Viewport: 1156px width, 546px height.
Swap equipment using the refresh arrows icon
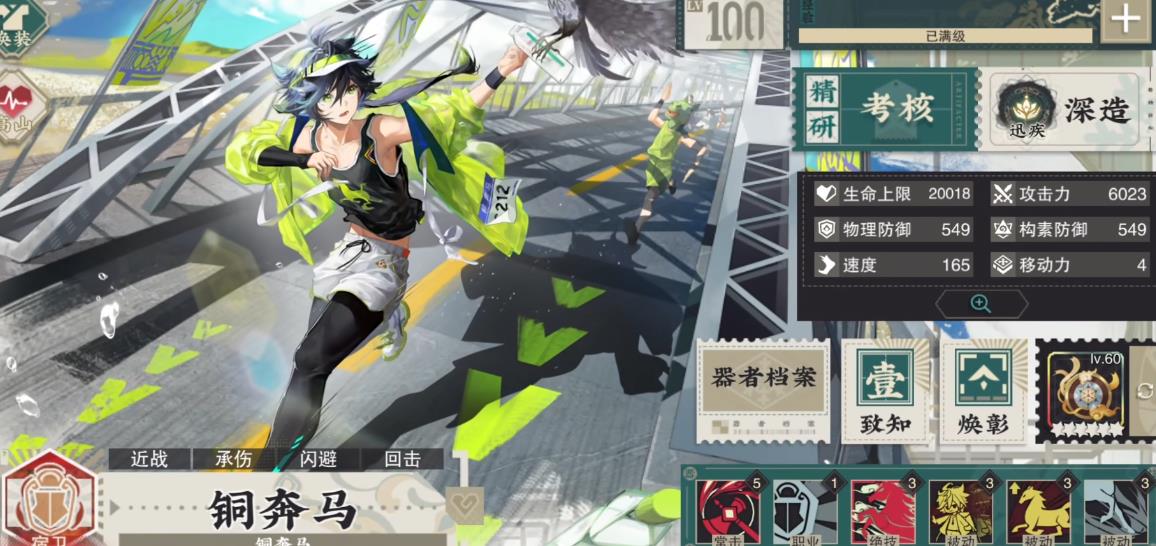[1145, 391]
